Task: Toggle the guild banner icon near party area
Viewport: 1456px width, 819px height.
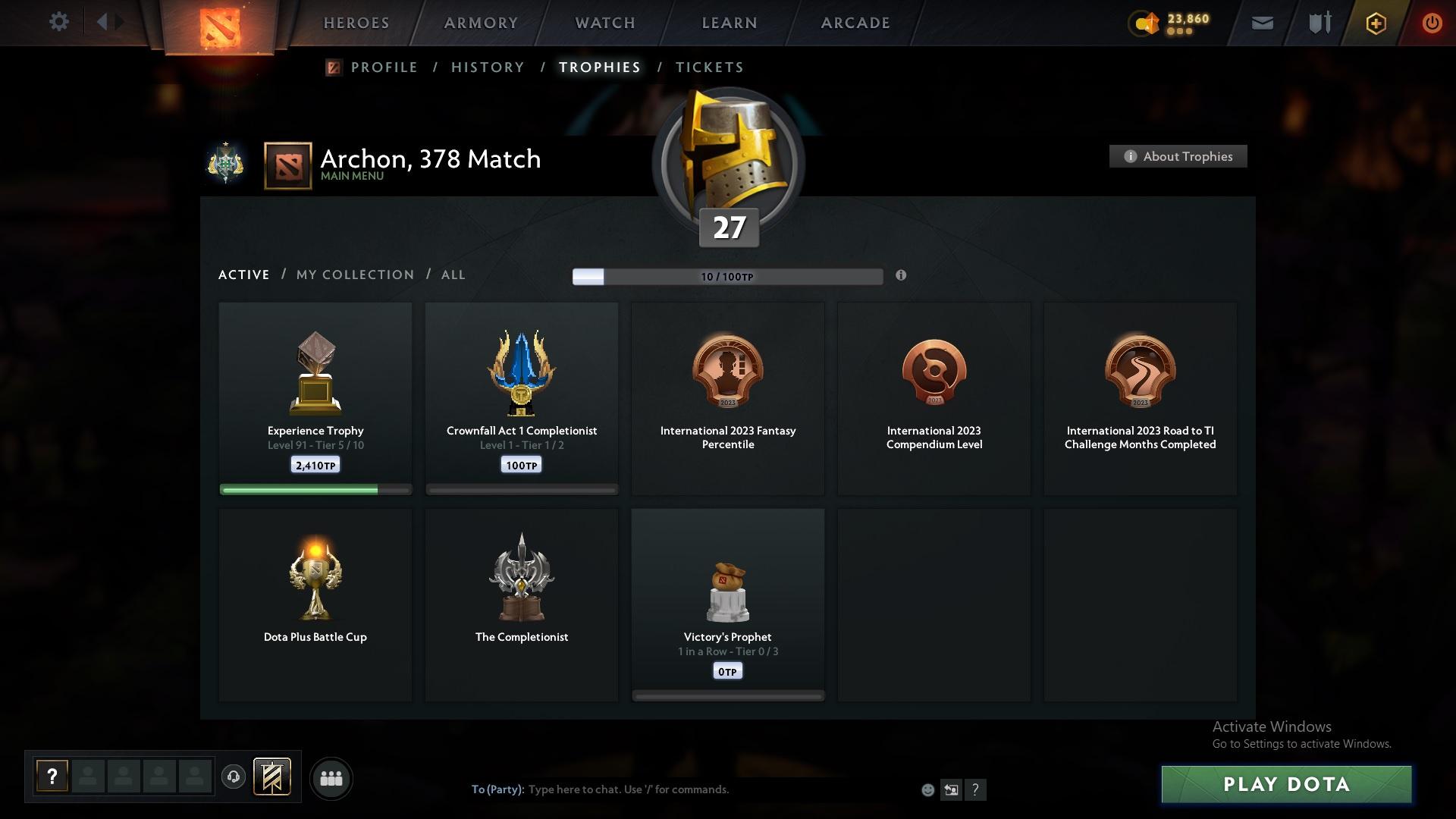Action: tap(272, 777)
